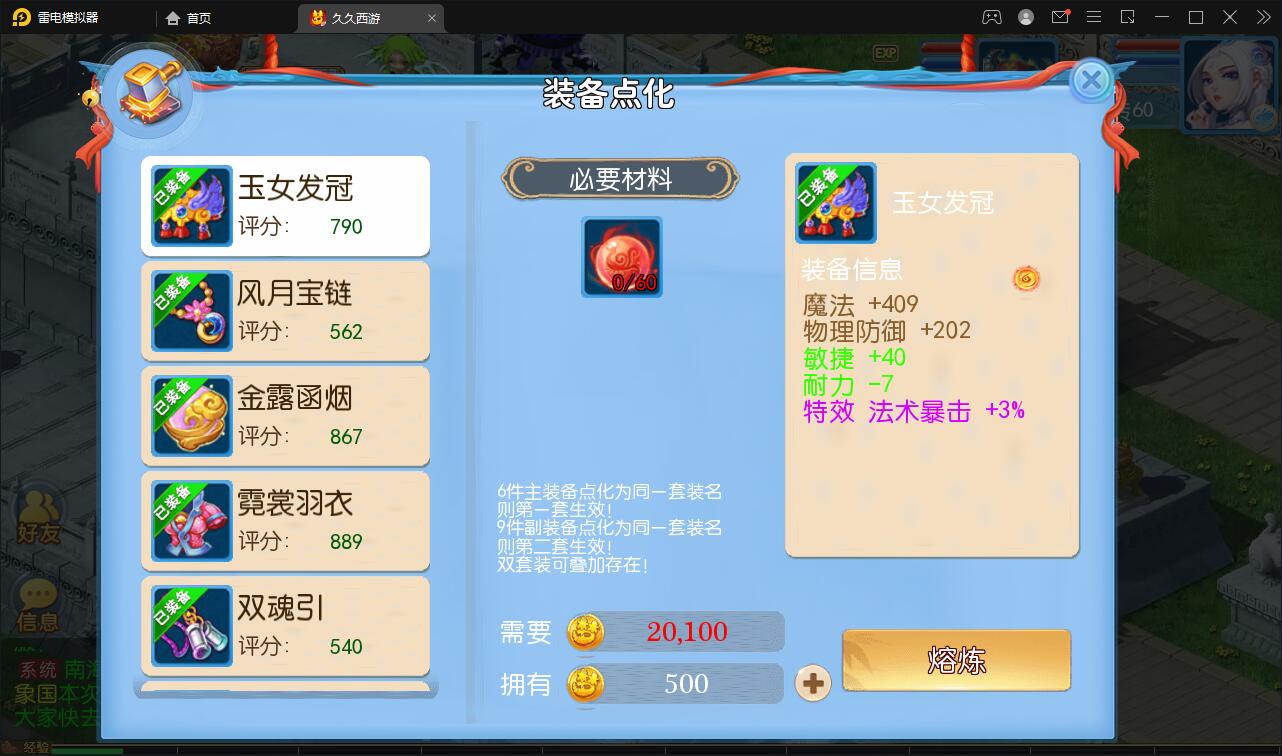Click the plus button to buy more gold
Viewport: 1282px width, 756px height.
pos(813,685)
